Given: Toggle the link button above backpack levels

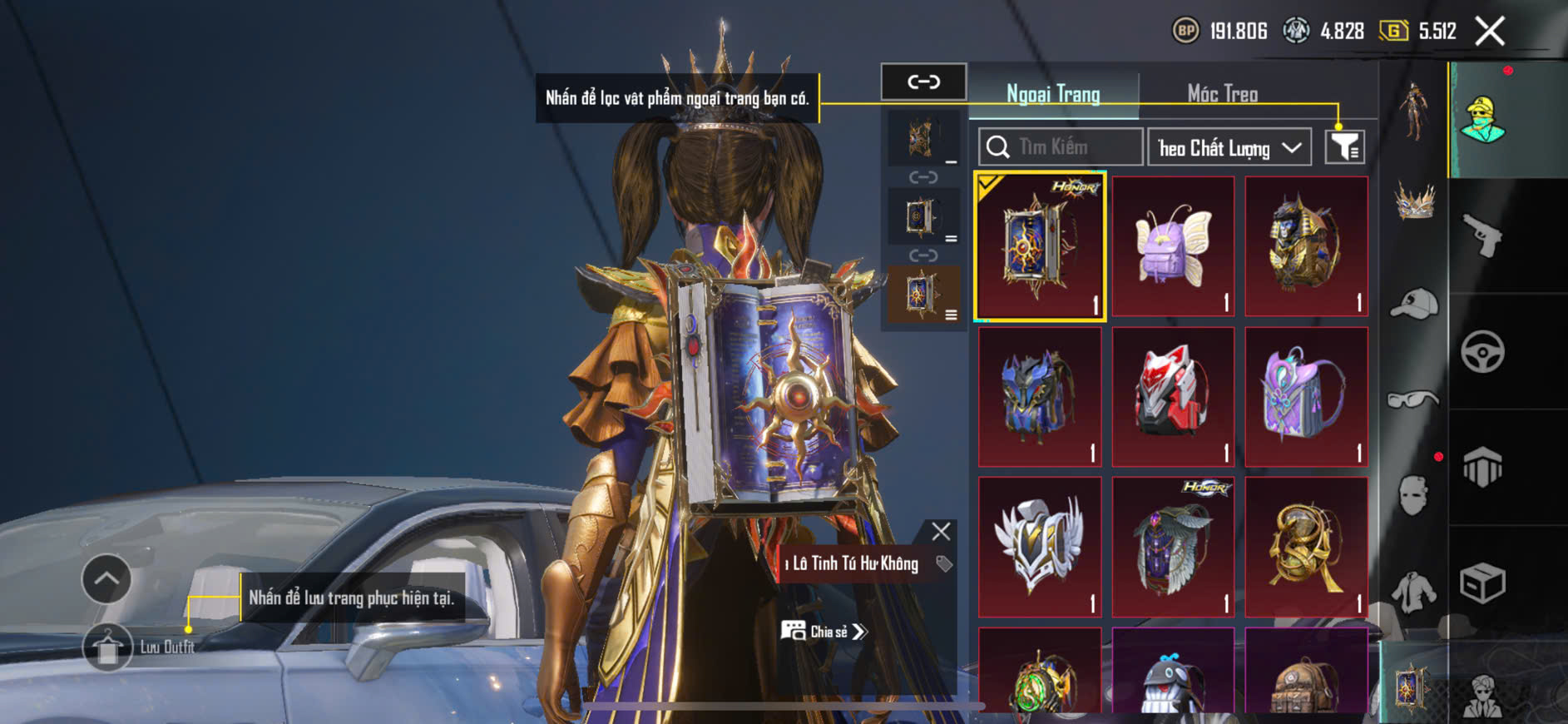Looking at the screenshot, I should [923, 82].
